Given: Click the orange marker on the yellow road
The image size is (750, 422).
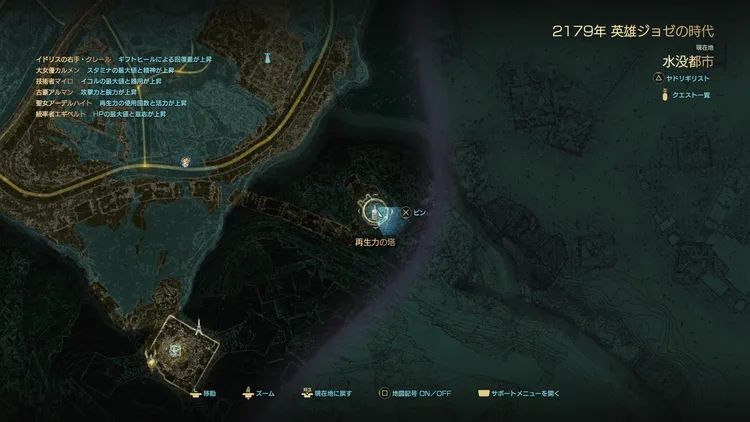Looking at the screenshot, I should click(185, 160).
